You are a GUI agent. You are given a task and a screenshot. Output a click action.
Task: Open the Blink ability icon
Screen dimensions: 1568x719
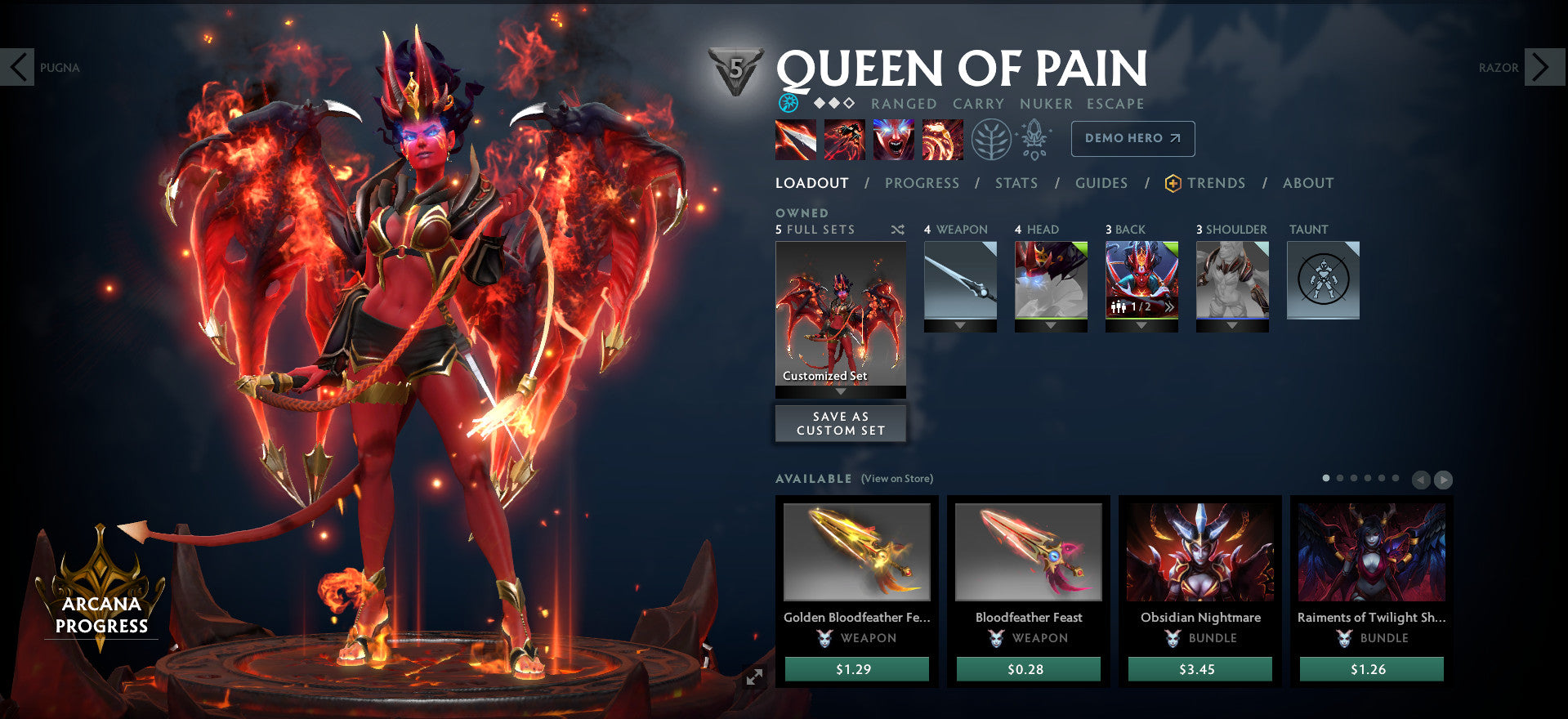[844, 139]
